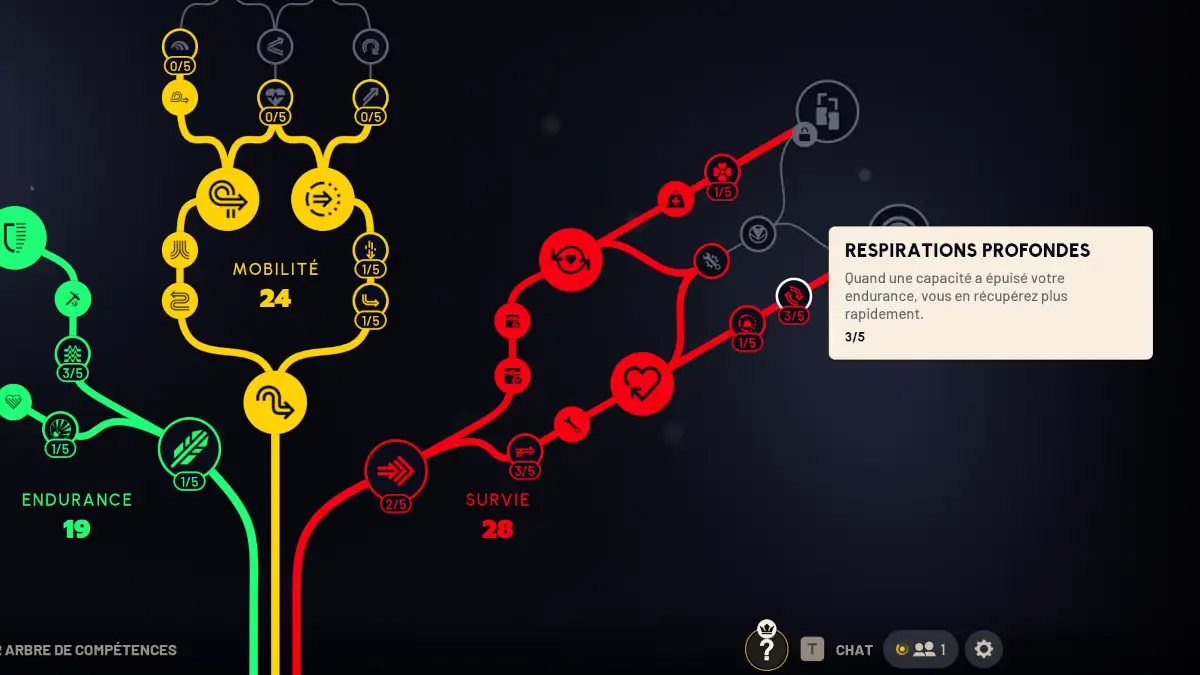Select the red triple-arrow Survie root node

(396, 470)
